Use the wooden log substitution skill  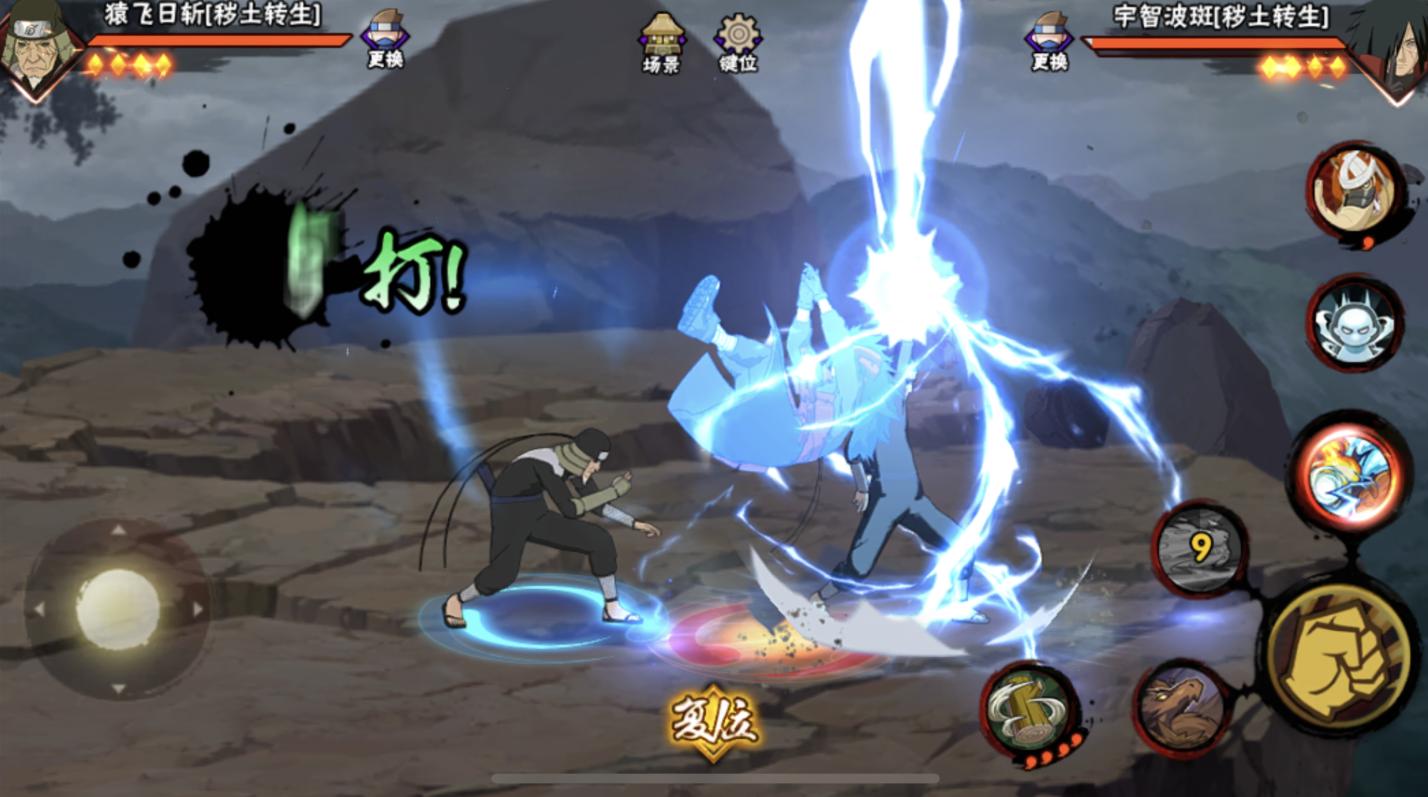pos(1030,710)
